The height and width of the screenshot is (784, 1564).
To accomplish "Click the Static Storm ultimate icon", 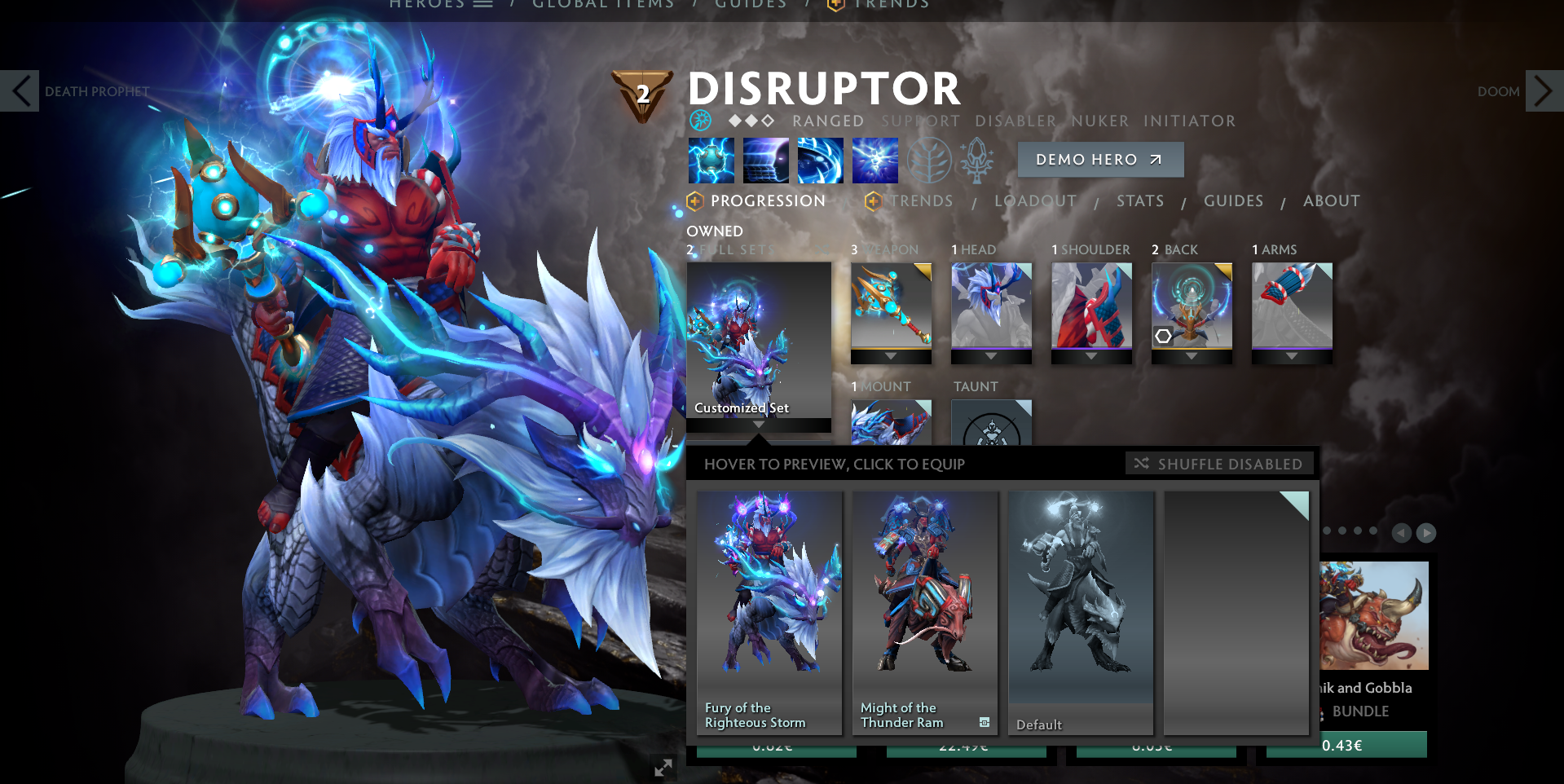I will click(875, 160).
